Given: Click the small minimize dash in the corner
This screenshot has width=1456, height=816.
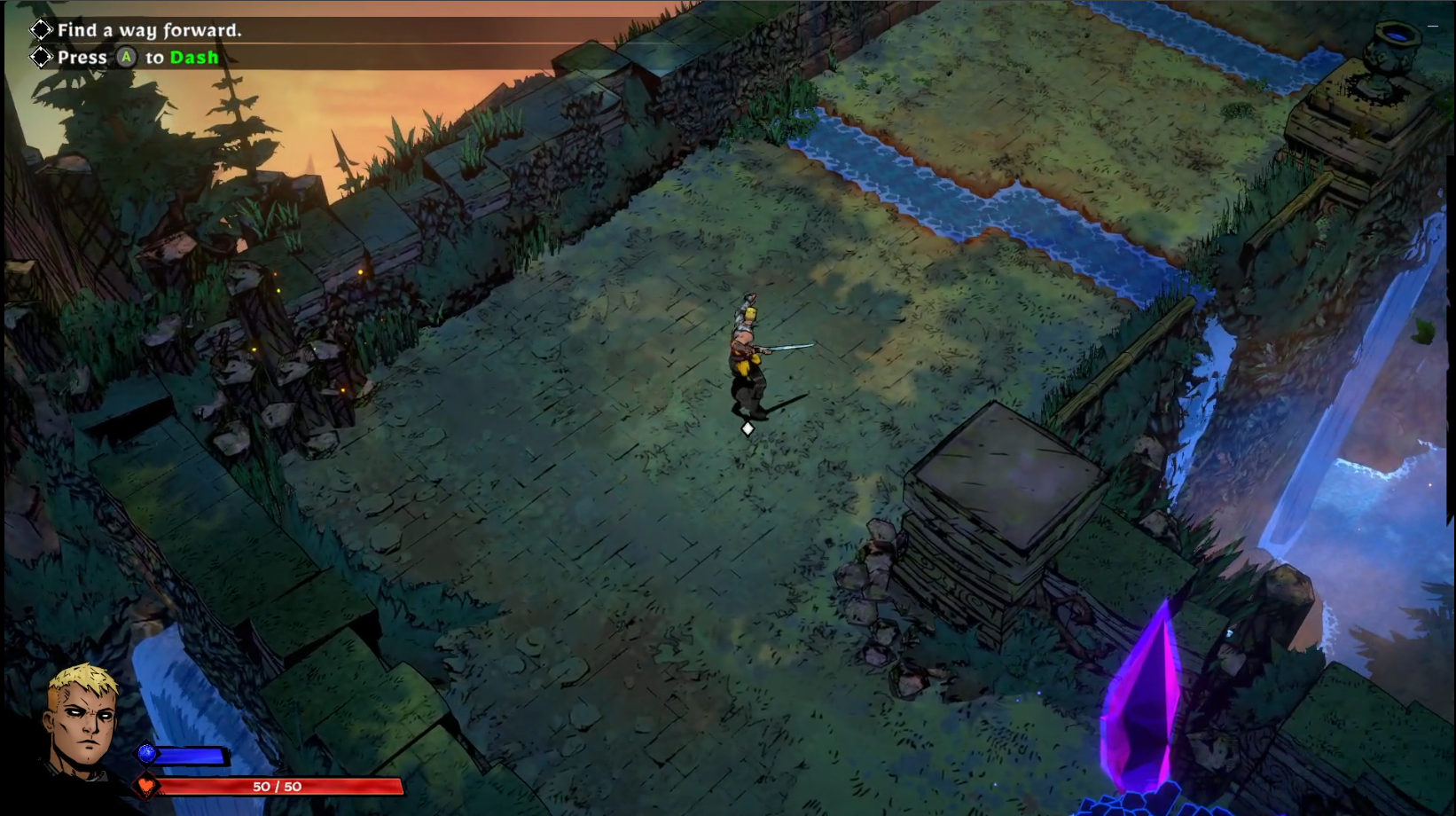Looking at the screenshot, I should coord(1432,27).
